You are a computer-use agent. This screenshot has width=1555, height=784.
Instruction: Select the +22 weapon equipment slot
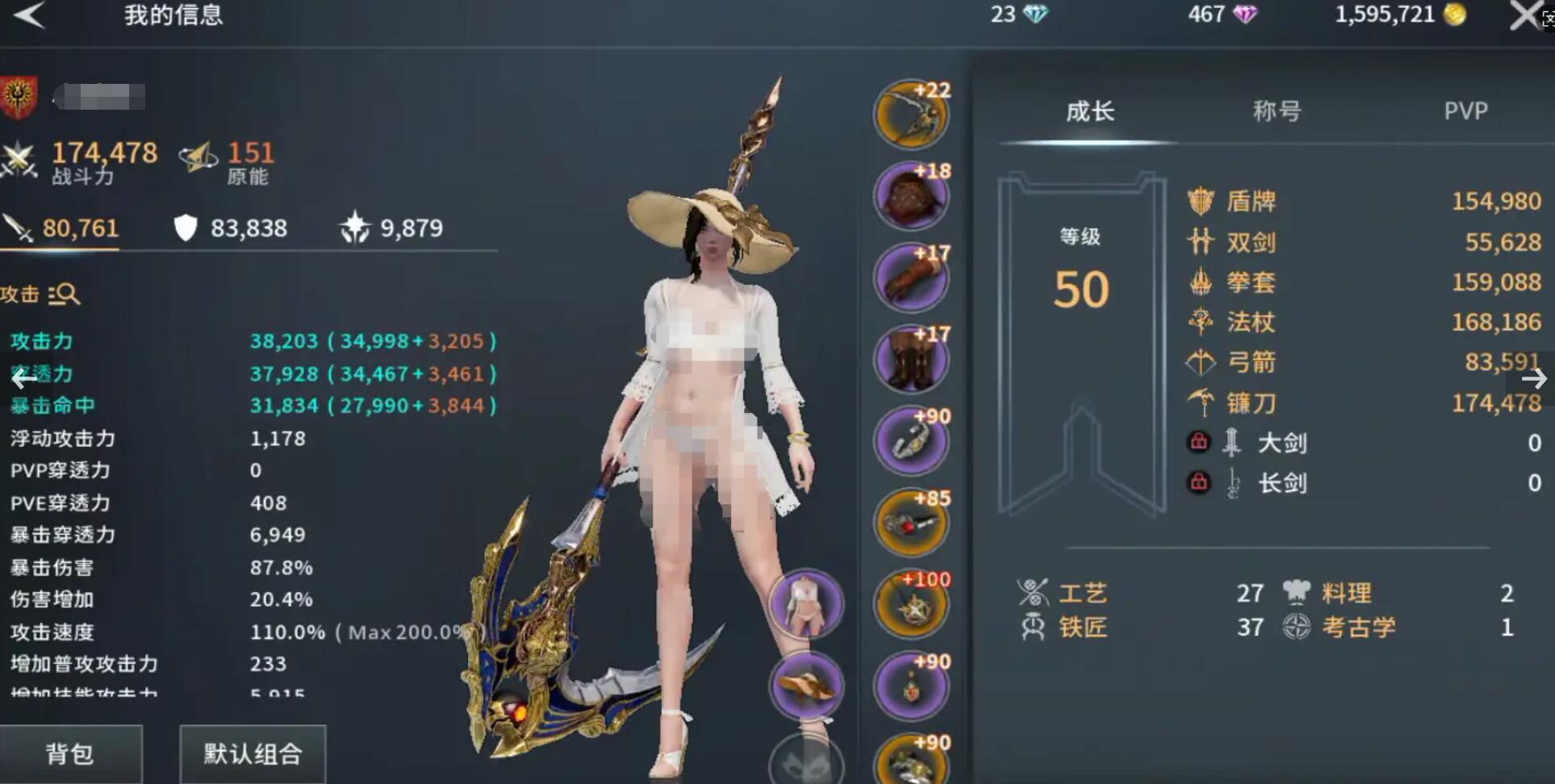tap(912, 115)
